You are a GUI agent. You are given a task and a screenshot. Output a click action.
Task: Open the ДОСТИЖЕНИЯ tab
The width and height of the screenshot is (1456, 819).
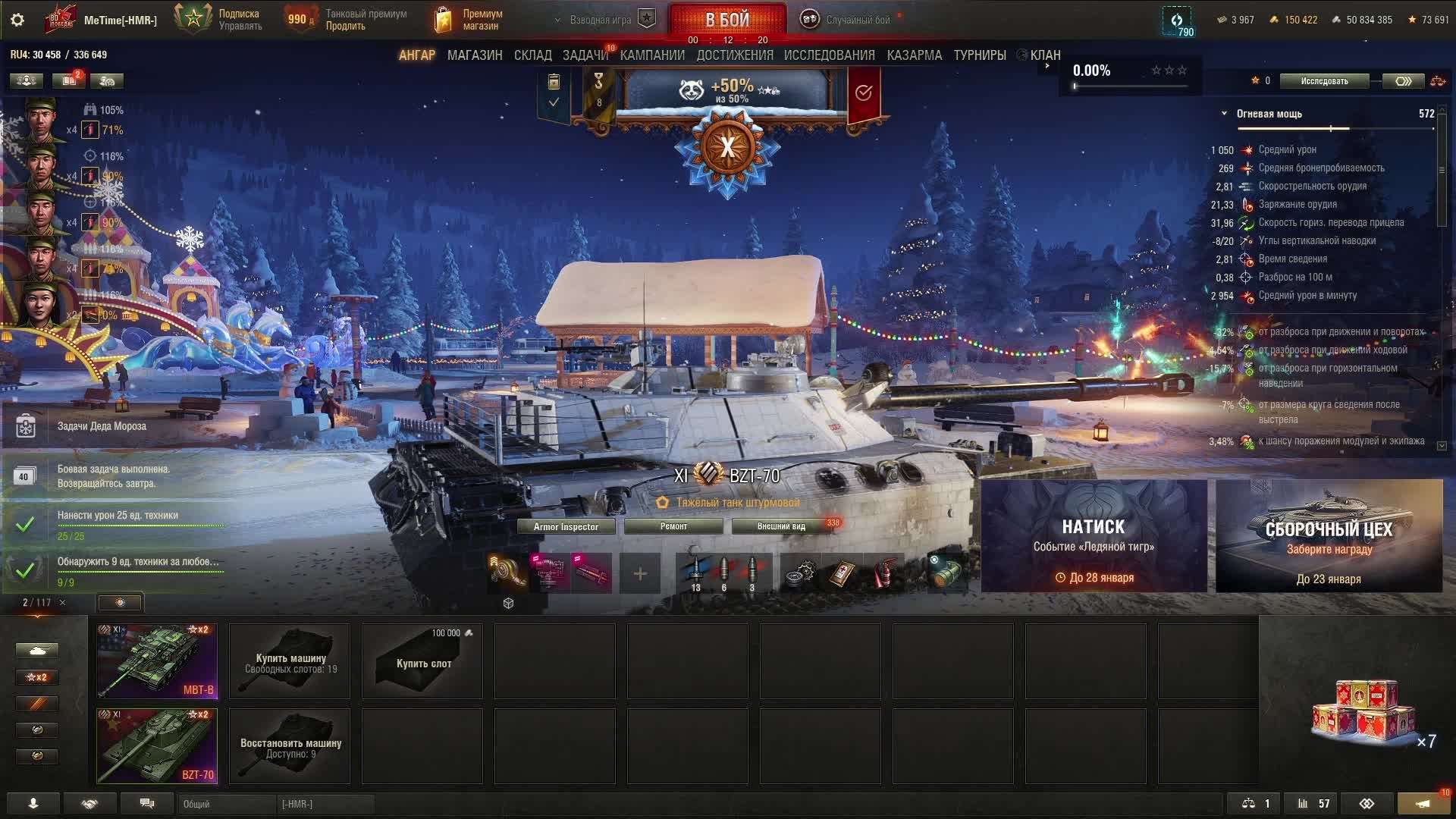(x=734, y=55)
